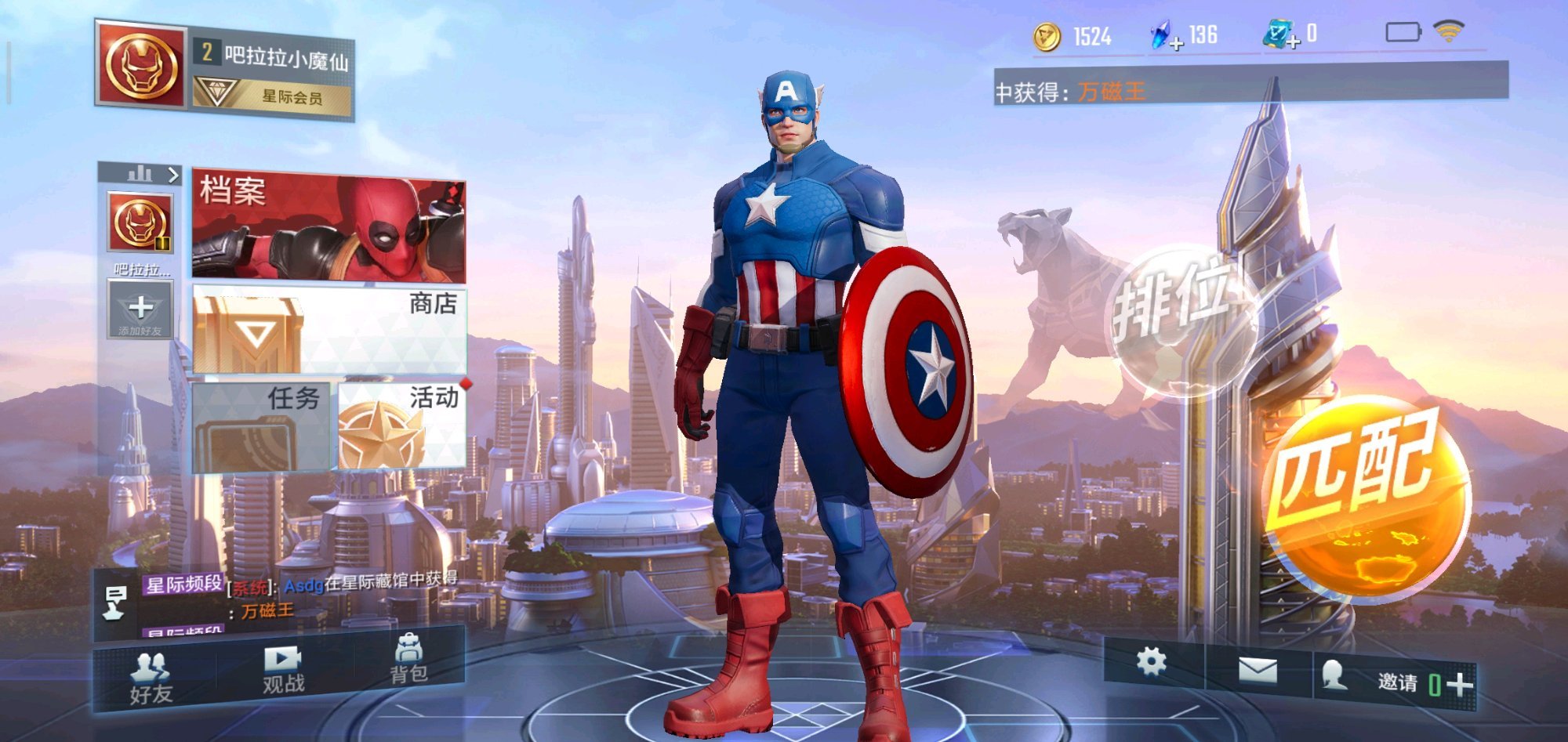Invite a teammate with 邀请 button
The height and width of the screenshot is (742, 1568).
coord(1411,682)
